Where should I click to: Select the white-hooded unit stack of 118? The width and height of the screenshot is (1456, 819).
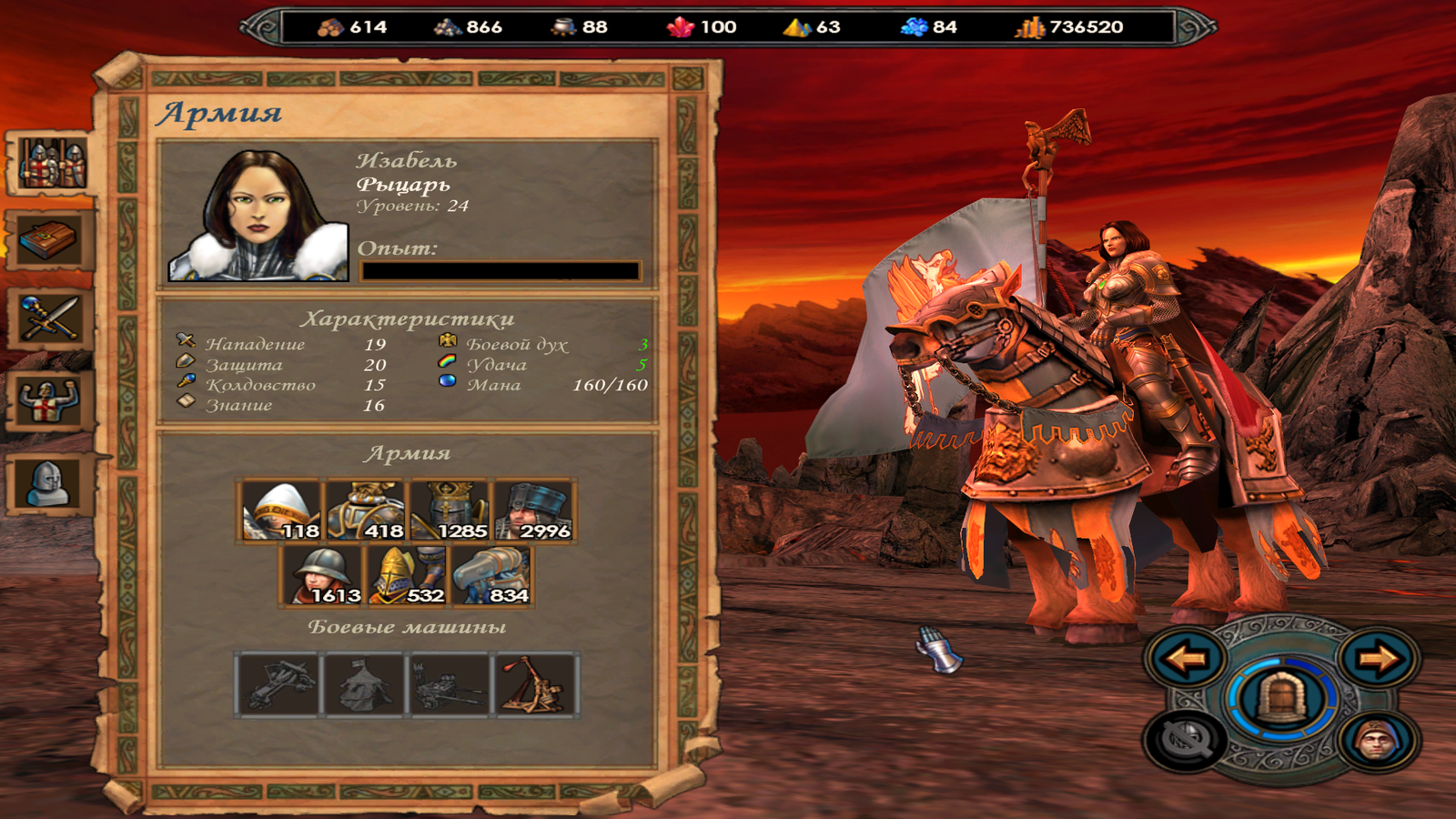[x=281, y=511]
